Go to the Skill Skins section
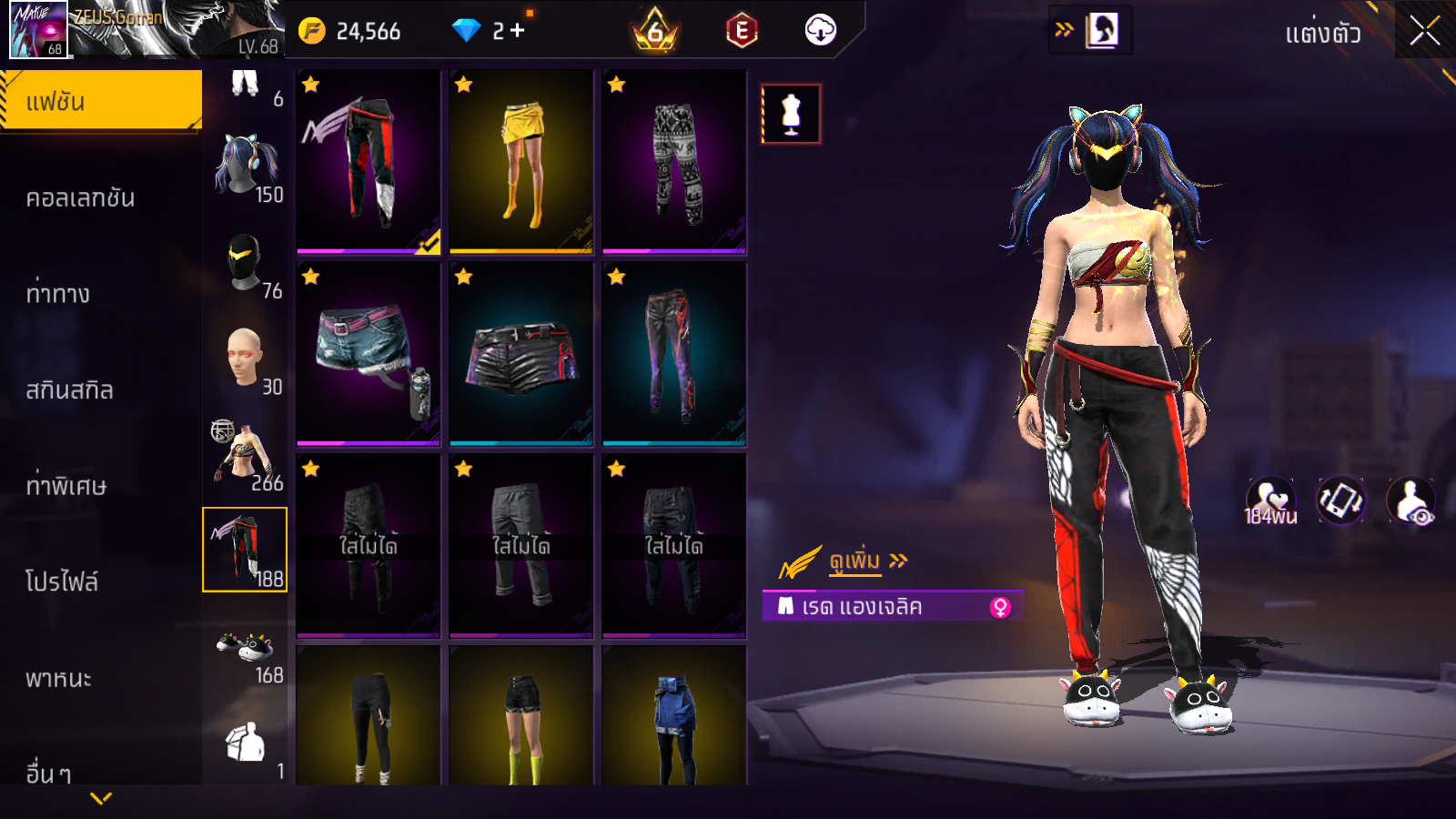The image size is (1456, 819). 69,390
